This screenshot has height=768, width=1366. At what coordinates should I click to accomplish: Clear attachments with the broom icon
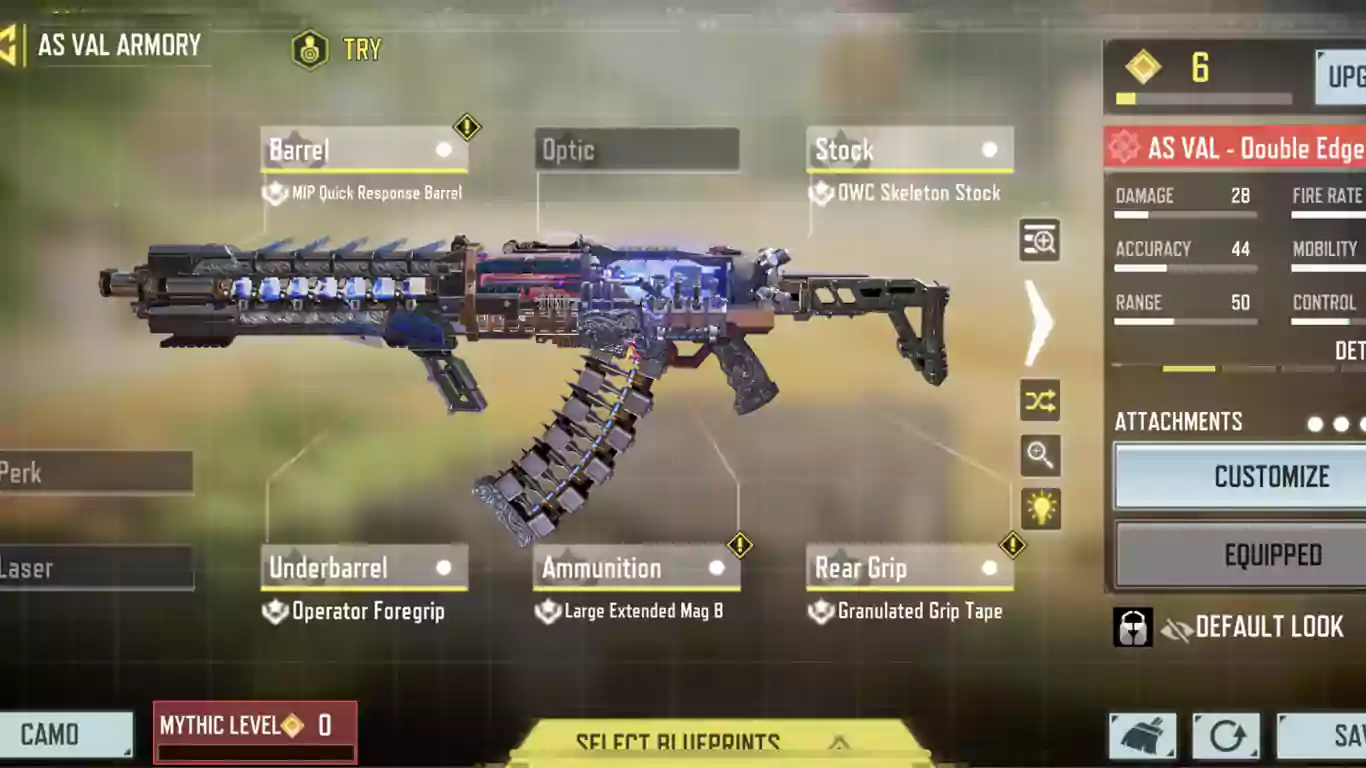click(x=1142, y=737)
